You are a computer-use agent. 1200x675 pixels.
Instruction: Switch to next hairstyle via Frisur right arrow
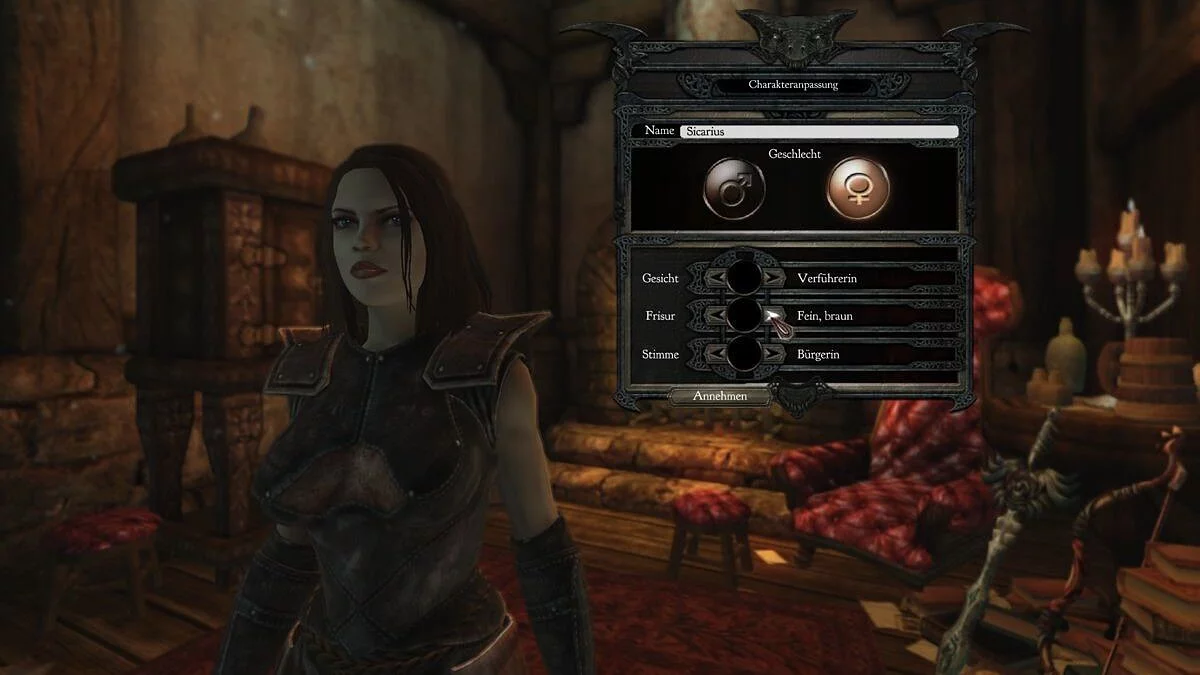pos(773,315)
